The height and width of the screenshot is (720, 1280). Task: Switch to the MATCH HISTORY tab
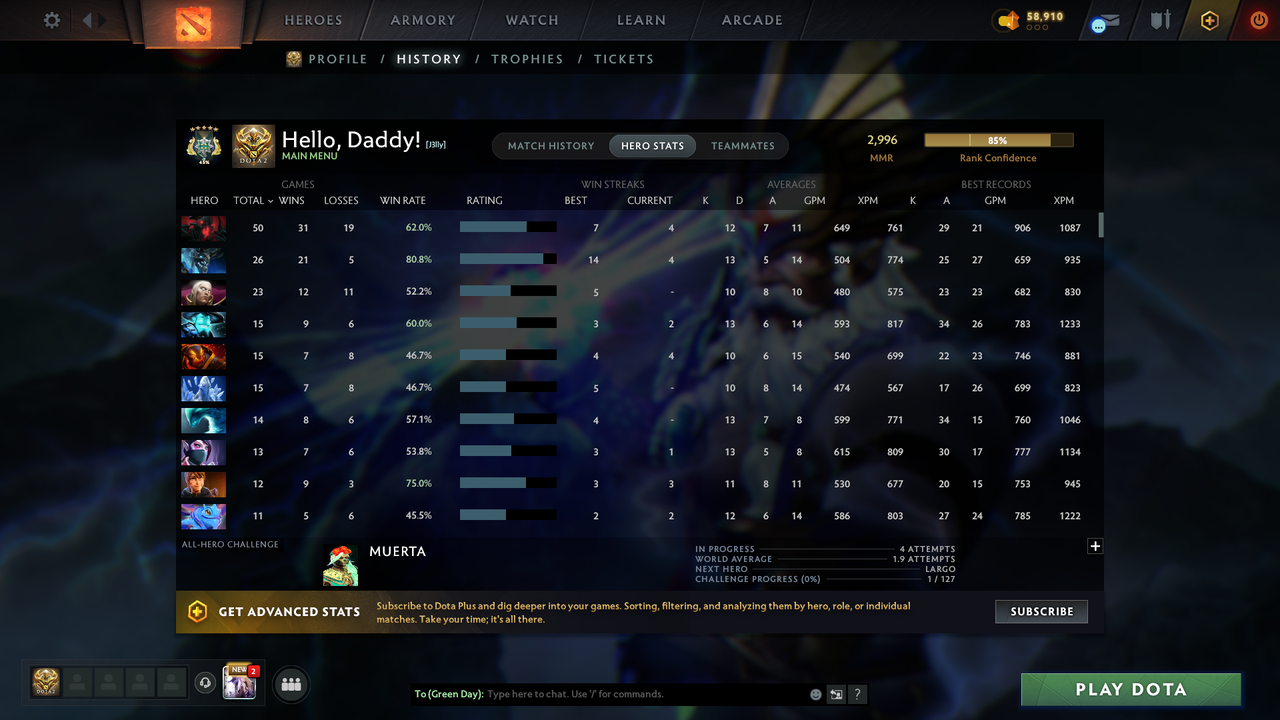pos(550,145)
